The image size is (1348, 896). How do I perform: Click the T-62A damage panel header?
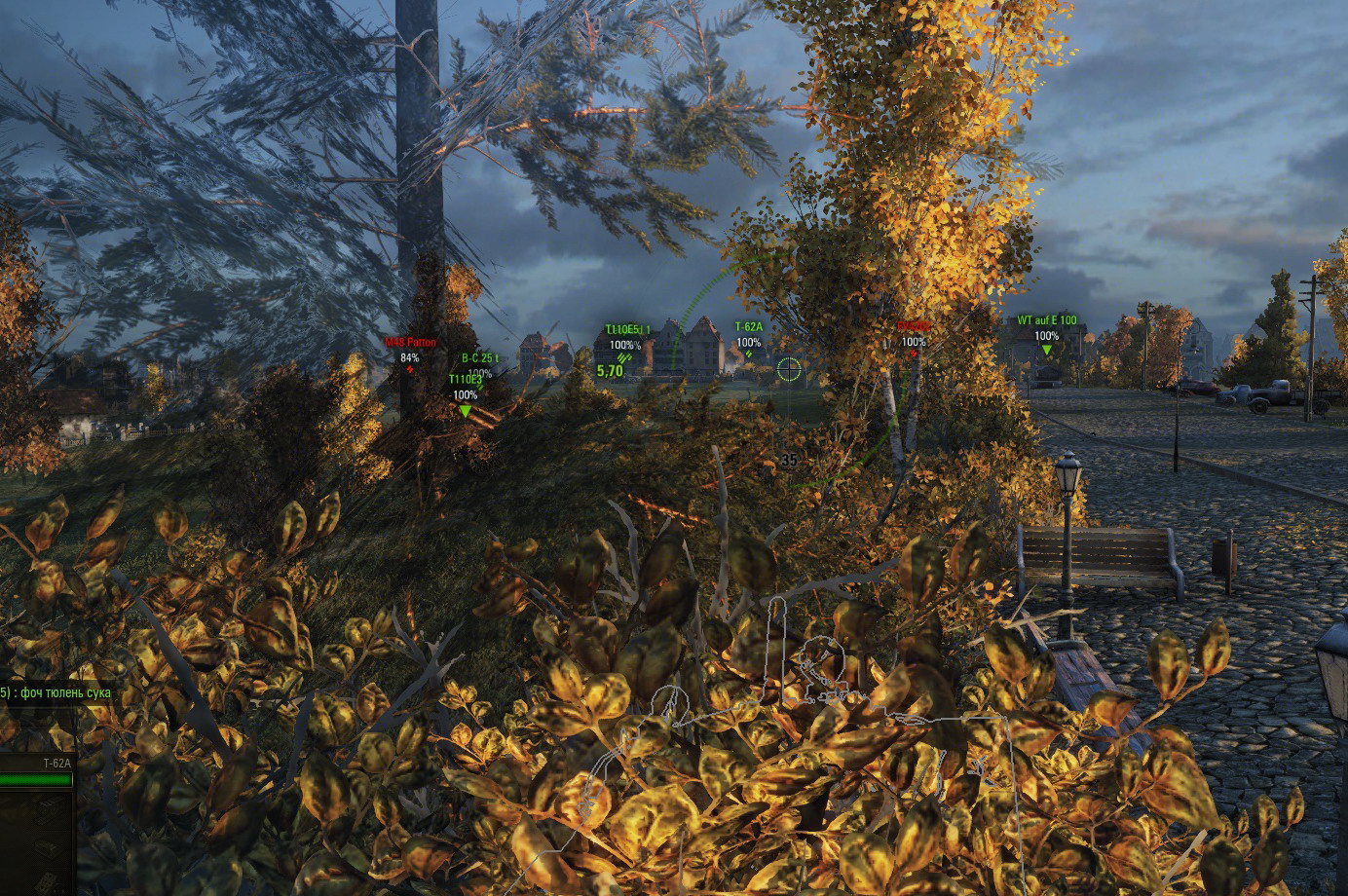click(56, 764)
